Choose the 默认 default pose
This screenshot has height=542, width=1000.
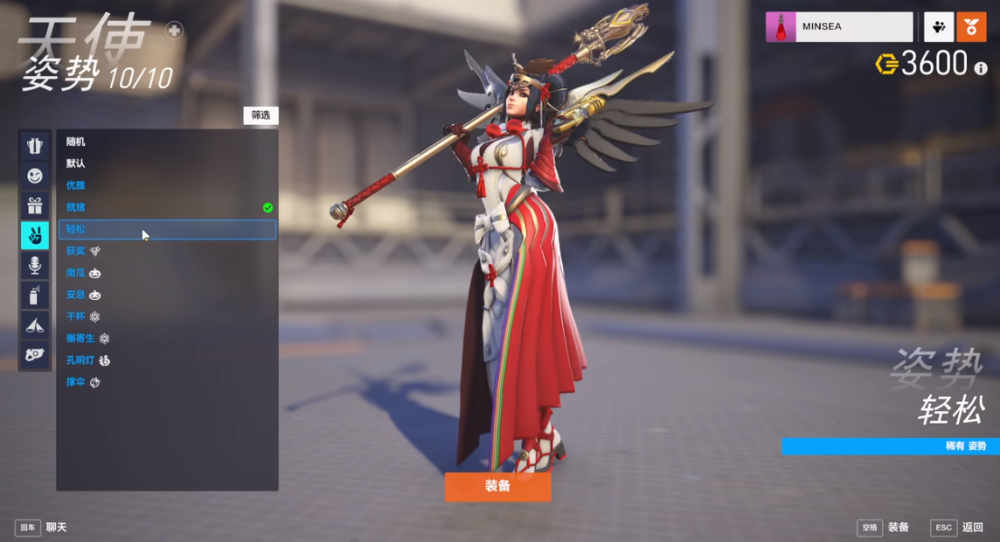76,164
